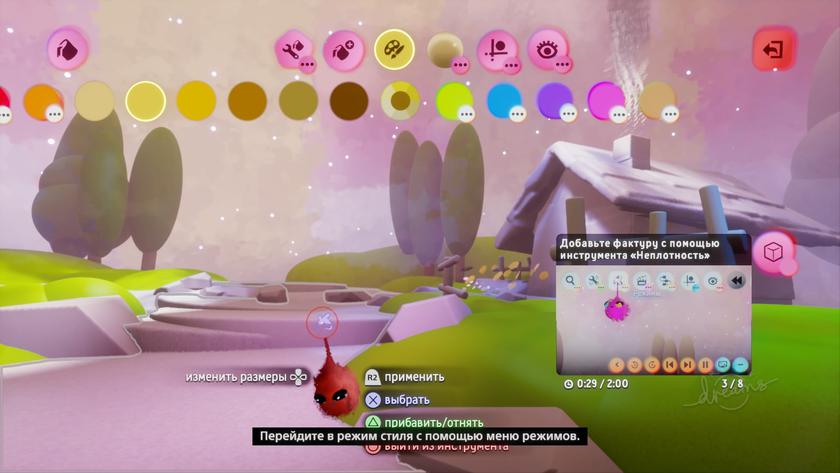The height and width of the screenshot is (473, 840).
Task: Select the gold sphere finish tool
Action: (445, 49)
